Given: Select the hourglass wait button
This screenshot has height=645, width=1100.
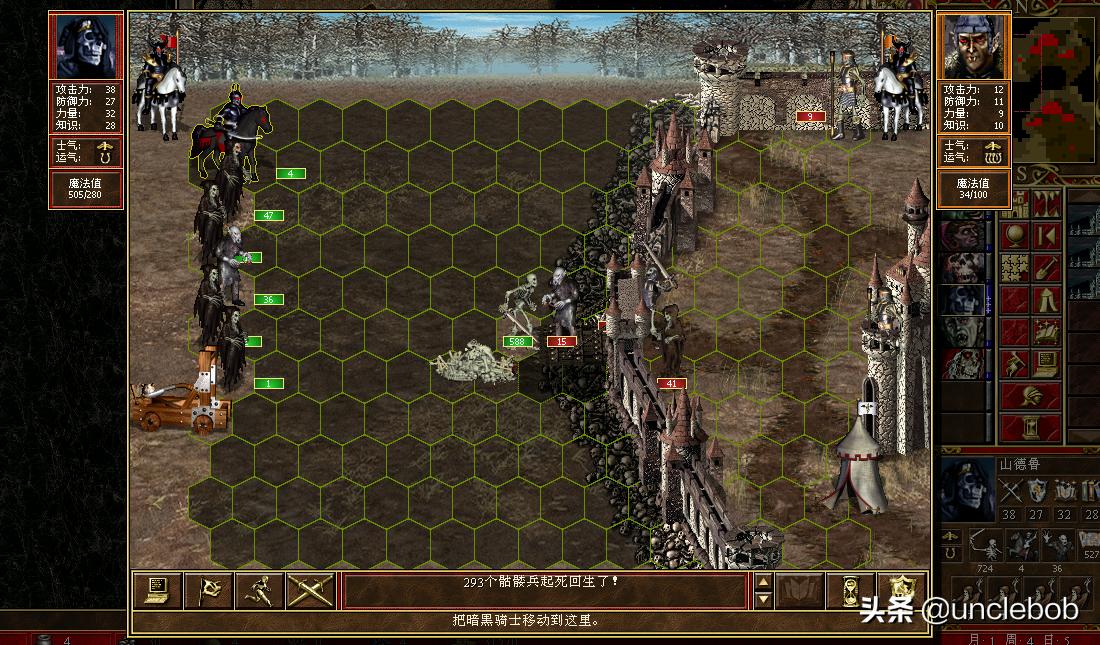Looking at the screenshot, I should [851, 590].
